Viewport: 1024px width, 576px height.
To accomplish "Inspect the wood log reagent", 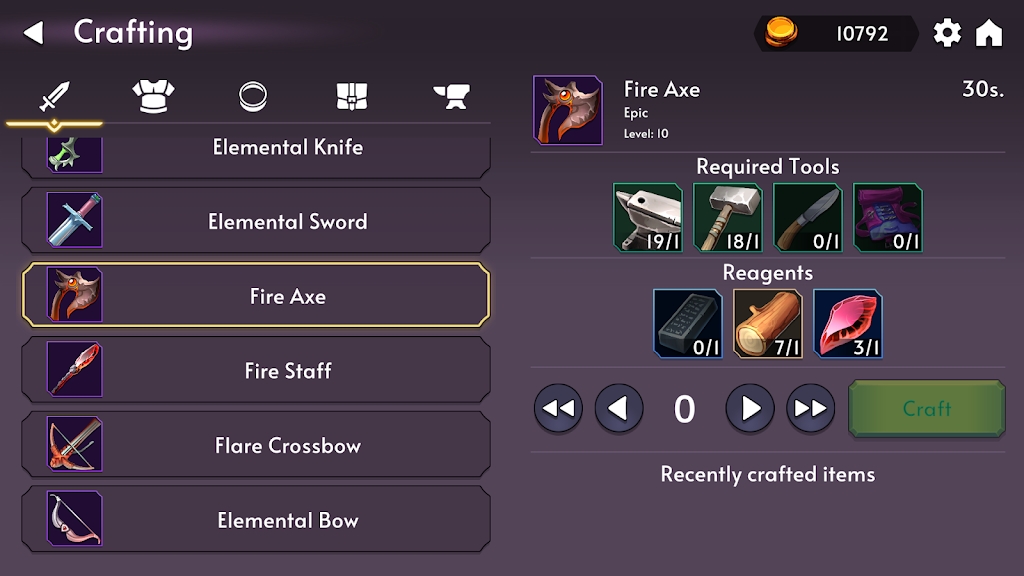I will pyautogui.click(x=768, y=323).
